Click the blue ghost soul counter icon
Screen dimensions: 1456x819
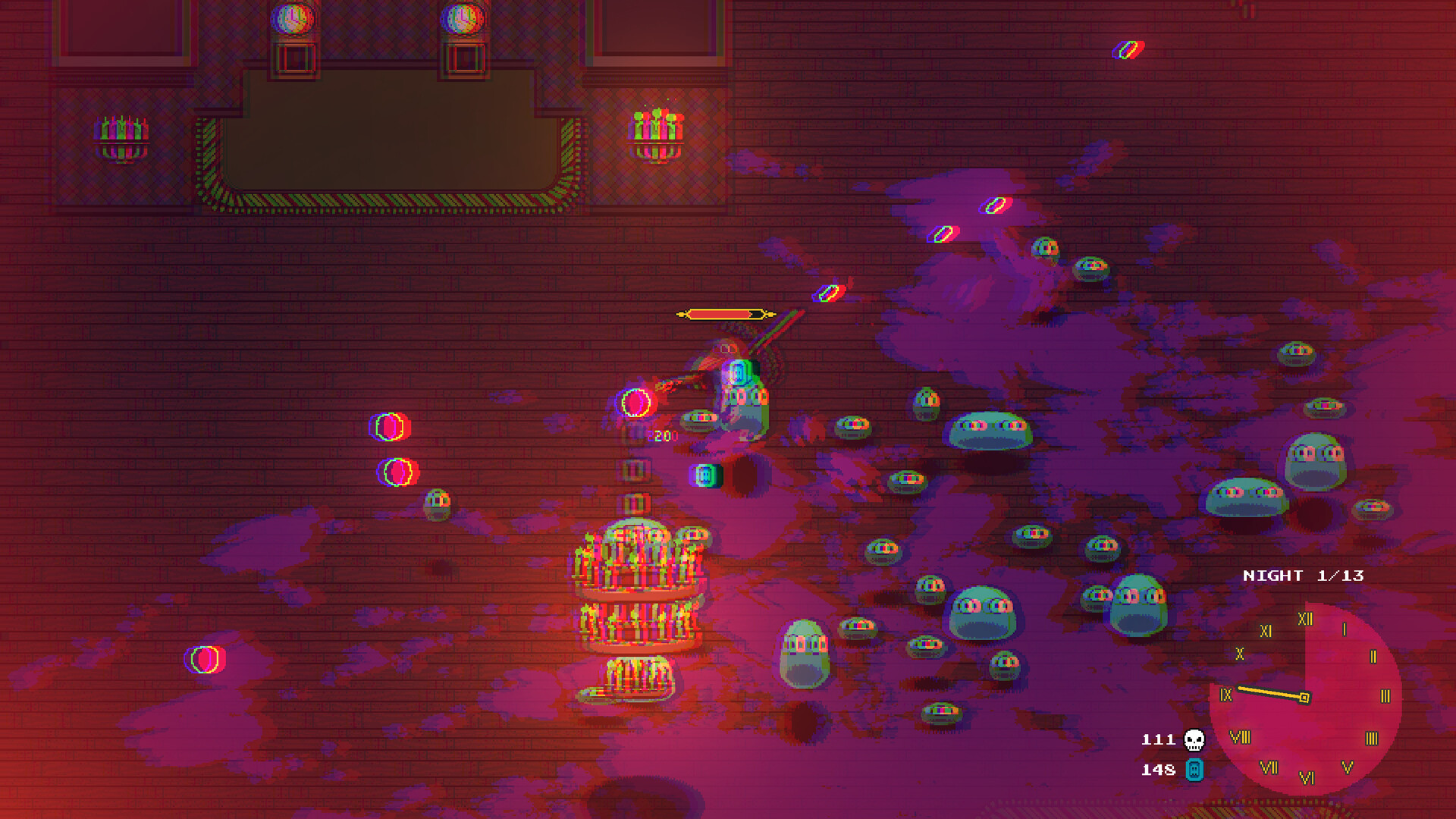(x=1193, y=770)
